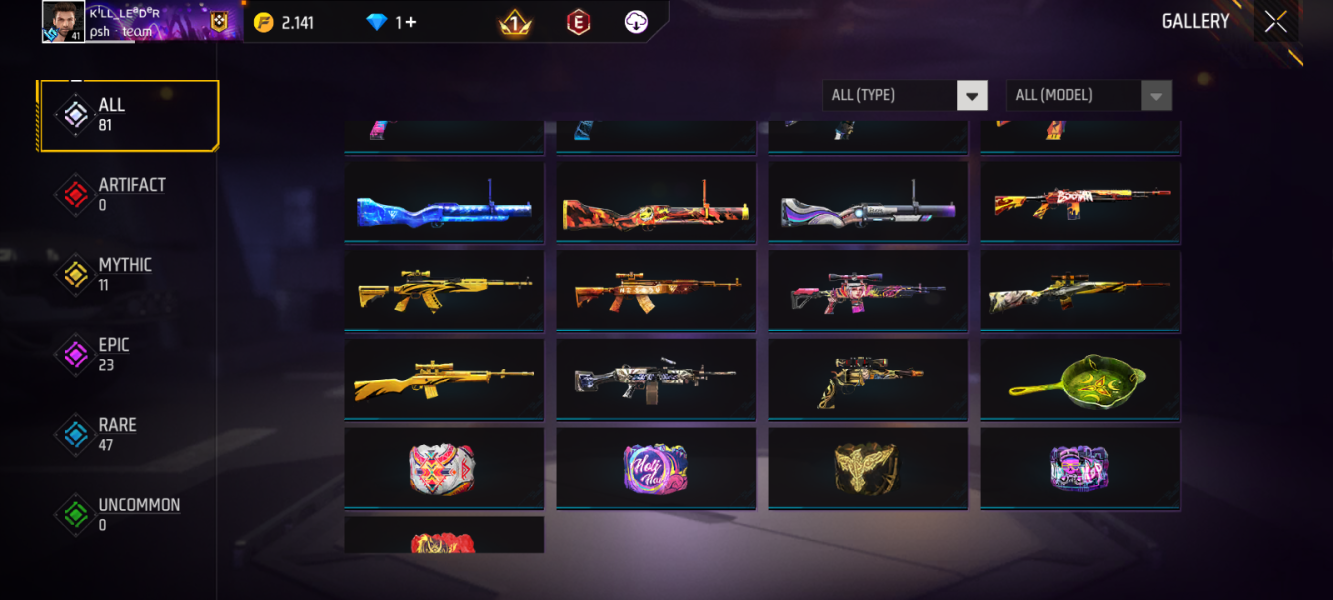Select the green frying pan skin

click(1080, 379)
